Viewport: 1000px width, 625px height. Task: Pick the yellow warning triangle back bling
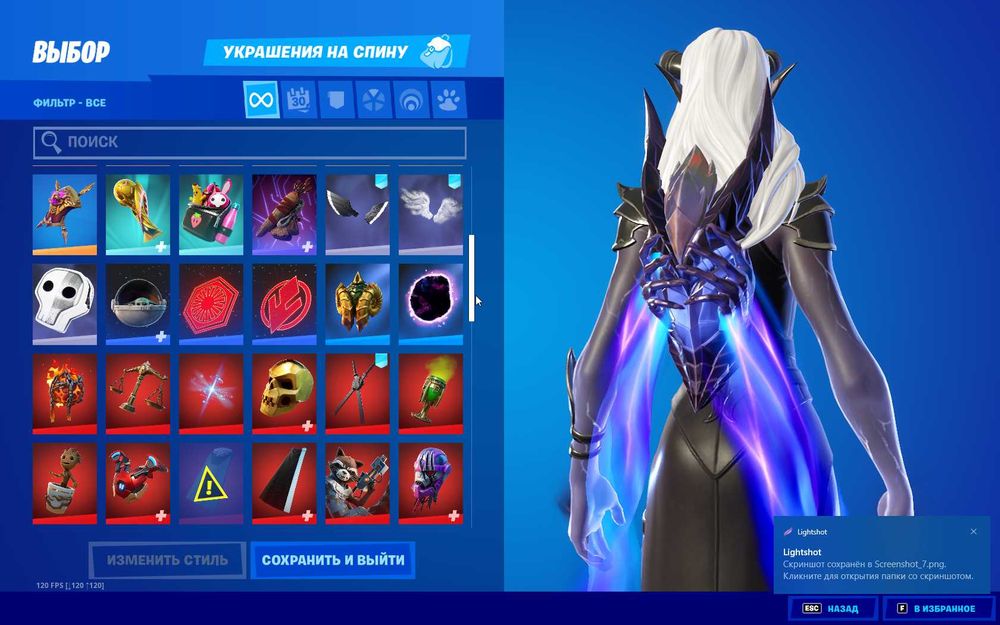pyautogui.click(x=211, y=484)
